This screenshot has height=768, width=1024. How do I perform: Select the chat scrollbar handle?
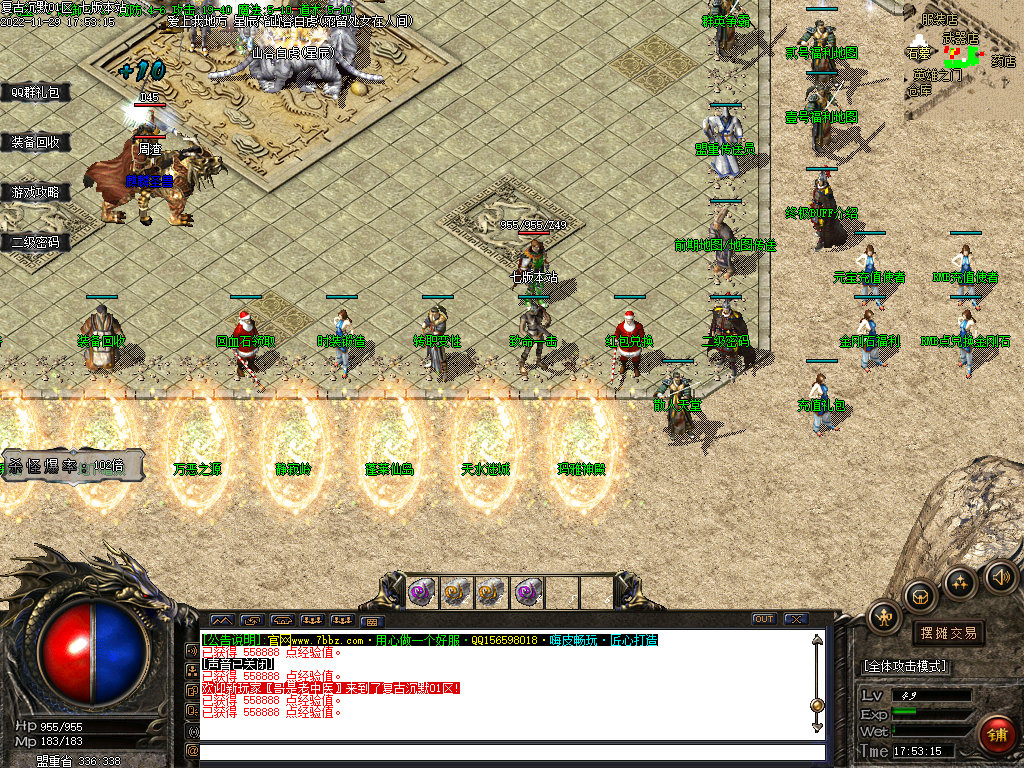817,705
